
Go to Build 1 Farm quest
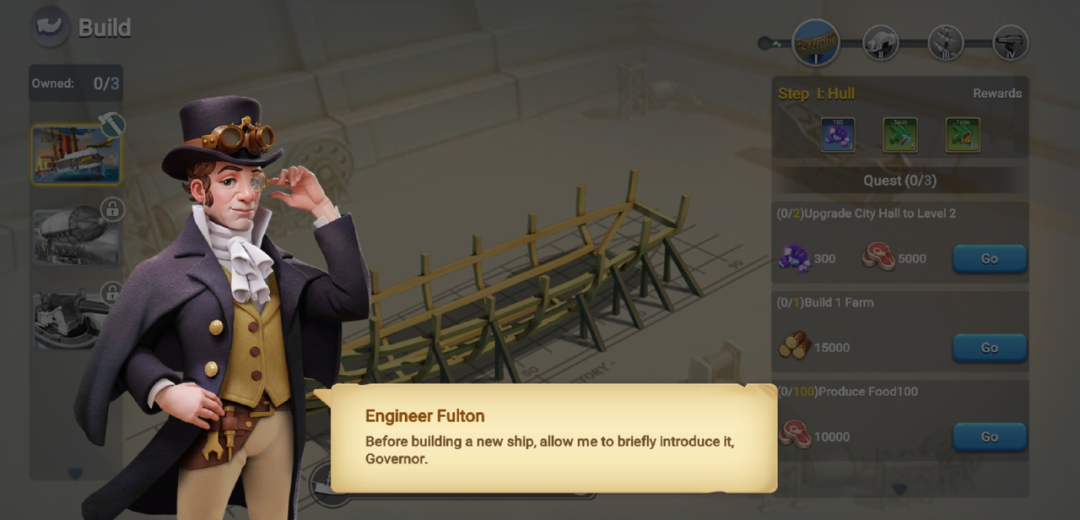click(x=988, y=348)
